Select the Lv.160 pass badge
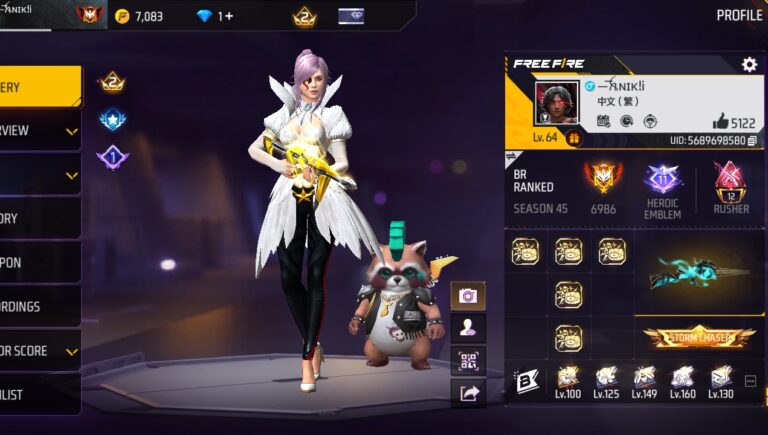The image size is (768, 435). pos(683,379)
